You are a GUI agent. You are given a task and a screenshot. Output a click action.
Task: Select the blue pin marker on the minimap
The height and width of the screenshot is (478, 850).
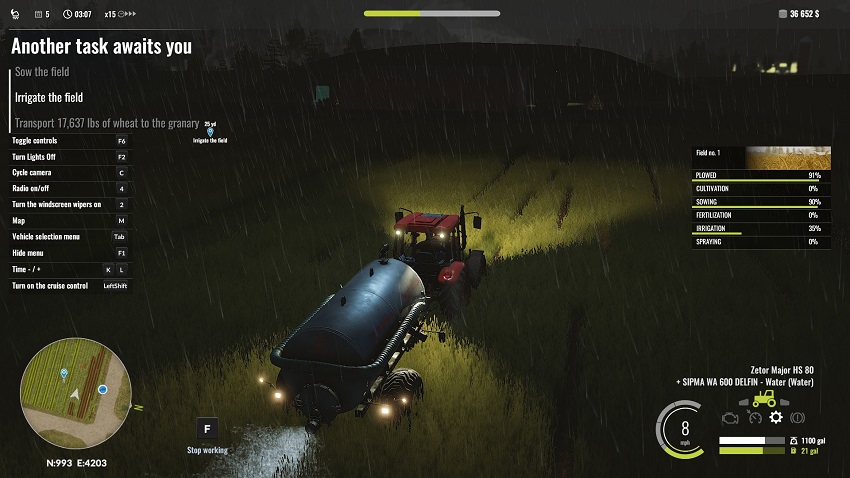tap(64, 374)
